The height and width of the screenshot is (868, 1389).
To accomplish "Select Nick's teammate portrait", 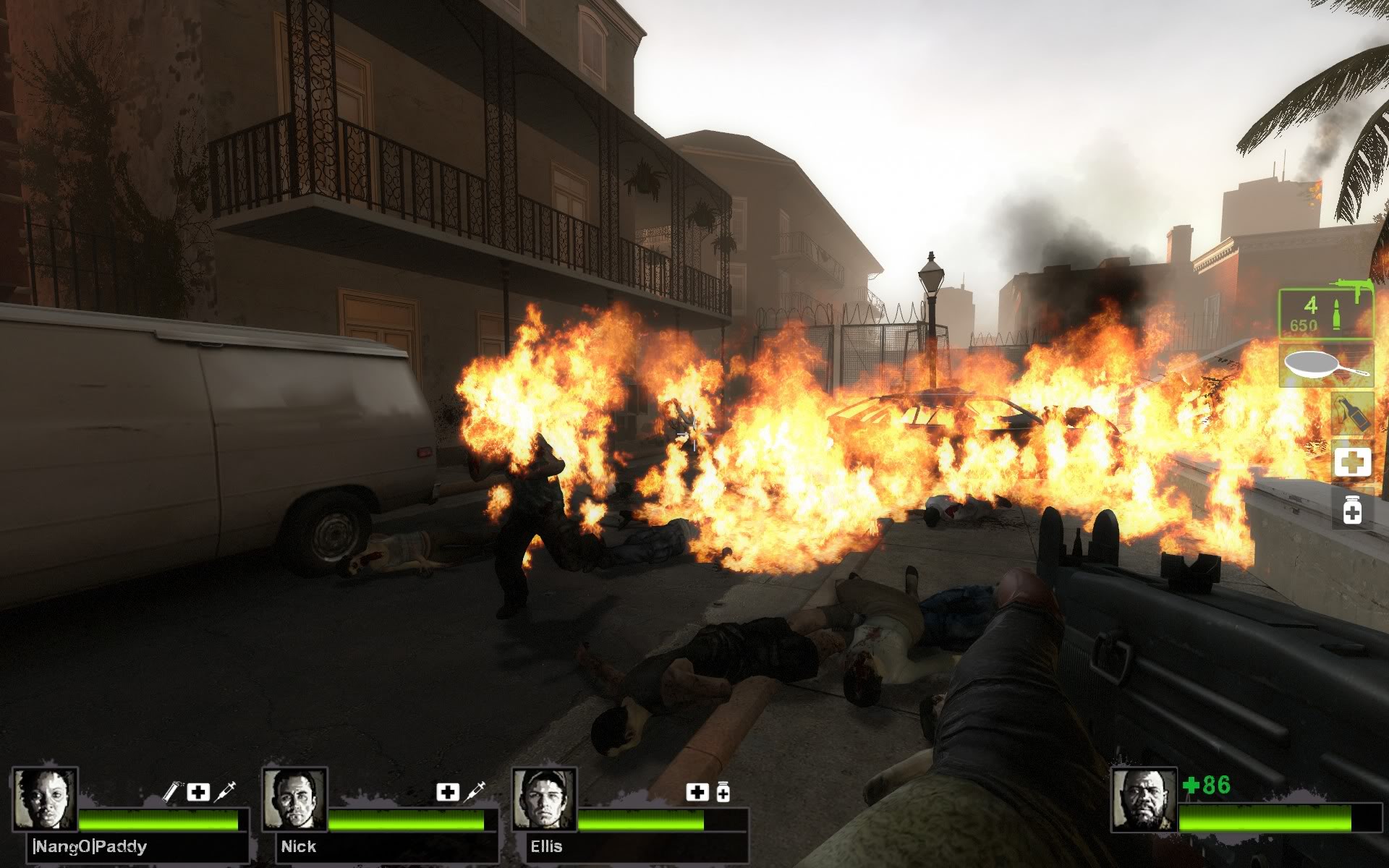I will pyautogui.click(x=294, y=799).
